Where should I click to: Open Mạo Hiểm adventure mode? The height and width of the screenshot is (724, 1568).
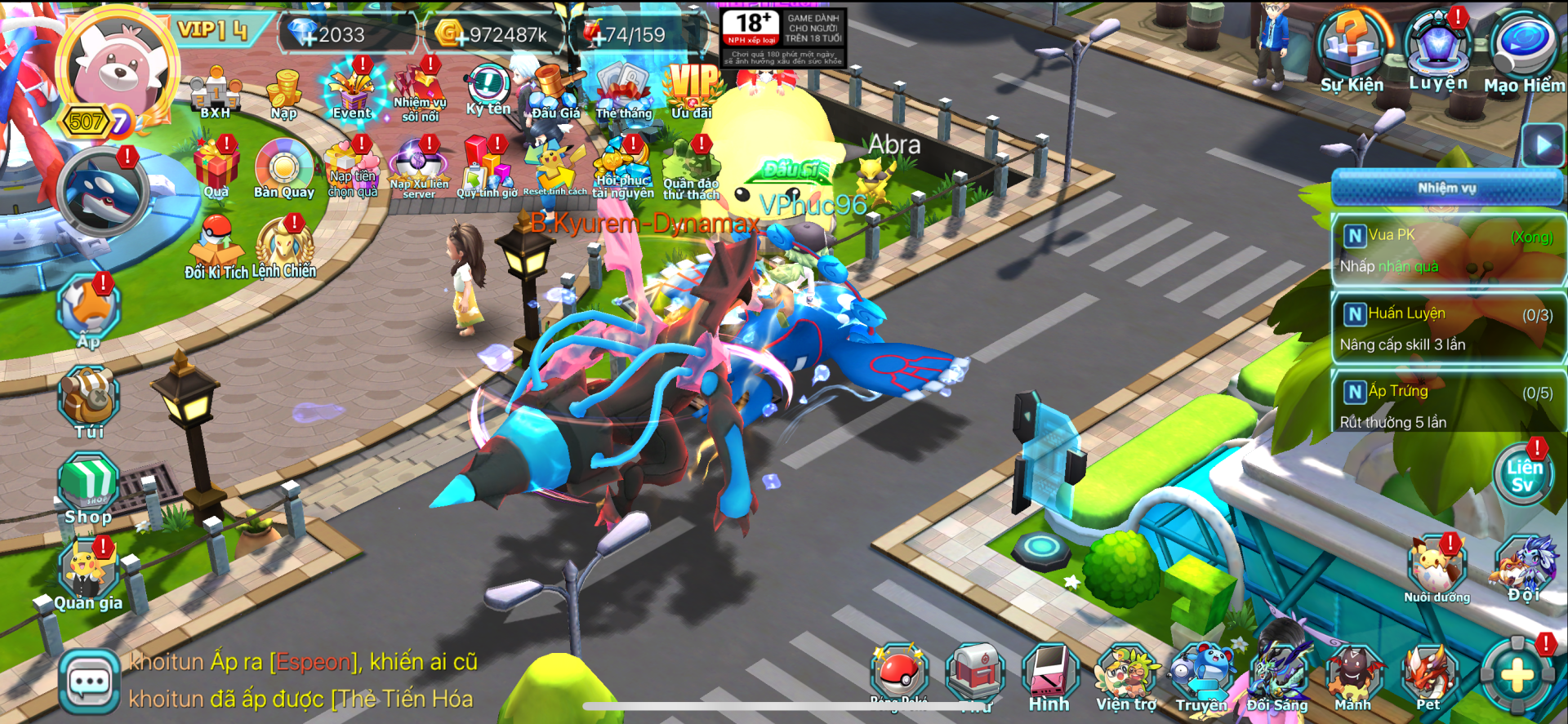coord(1524,51)
